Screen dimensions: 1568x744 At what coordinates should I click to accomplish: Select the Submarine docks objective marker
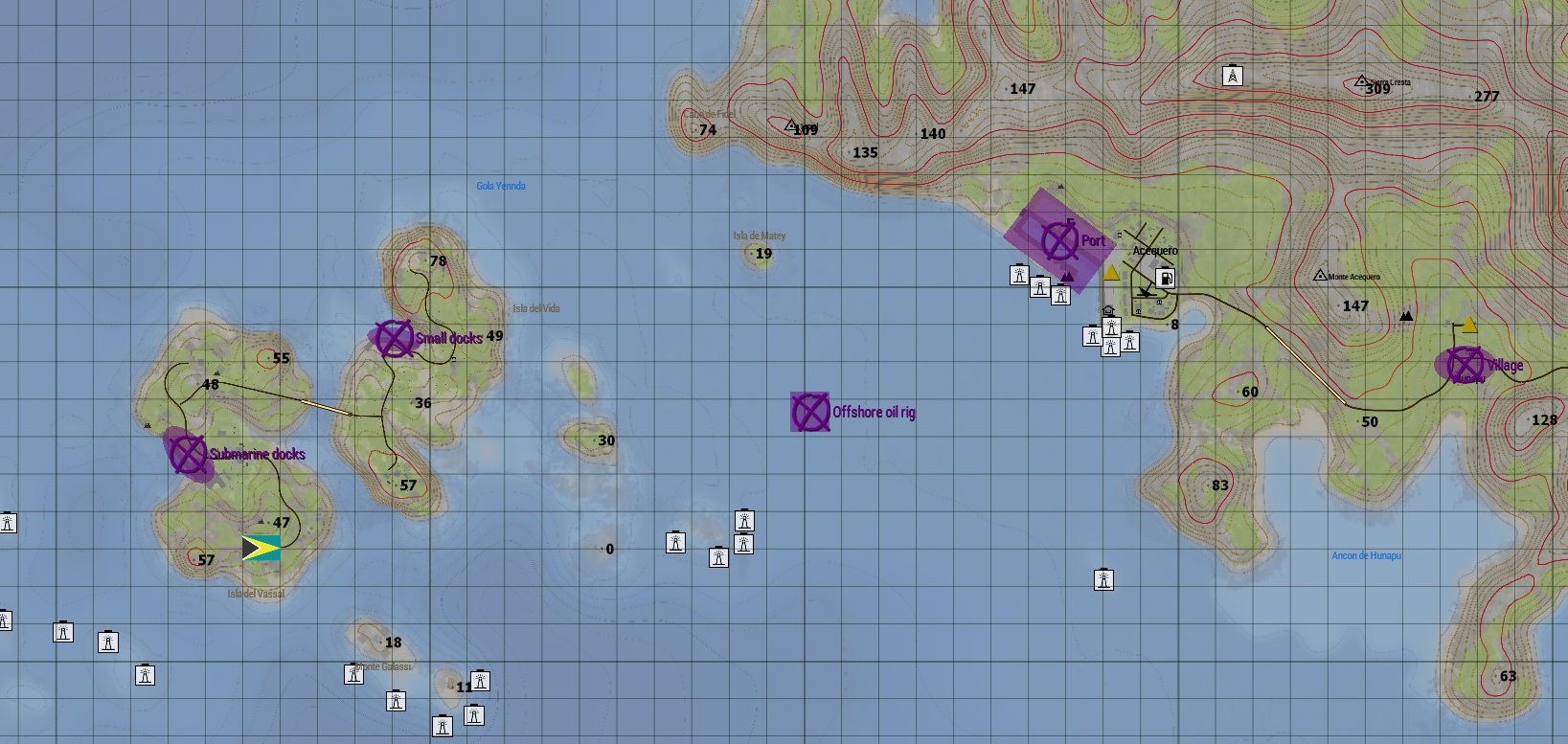(186, 455)
